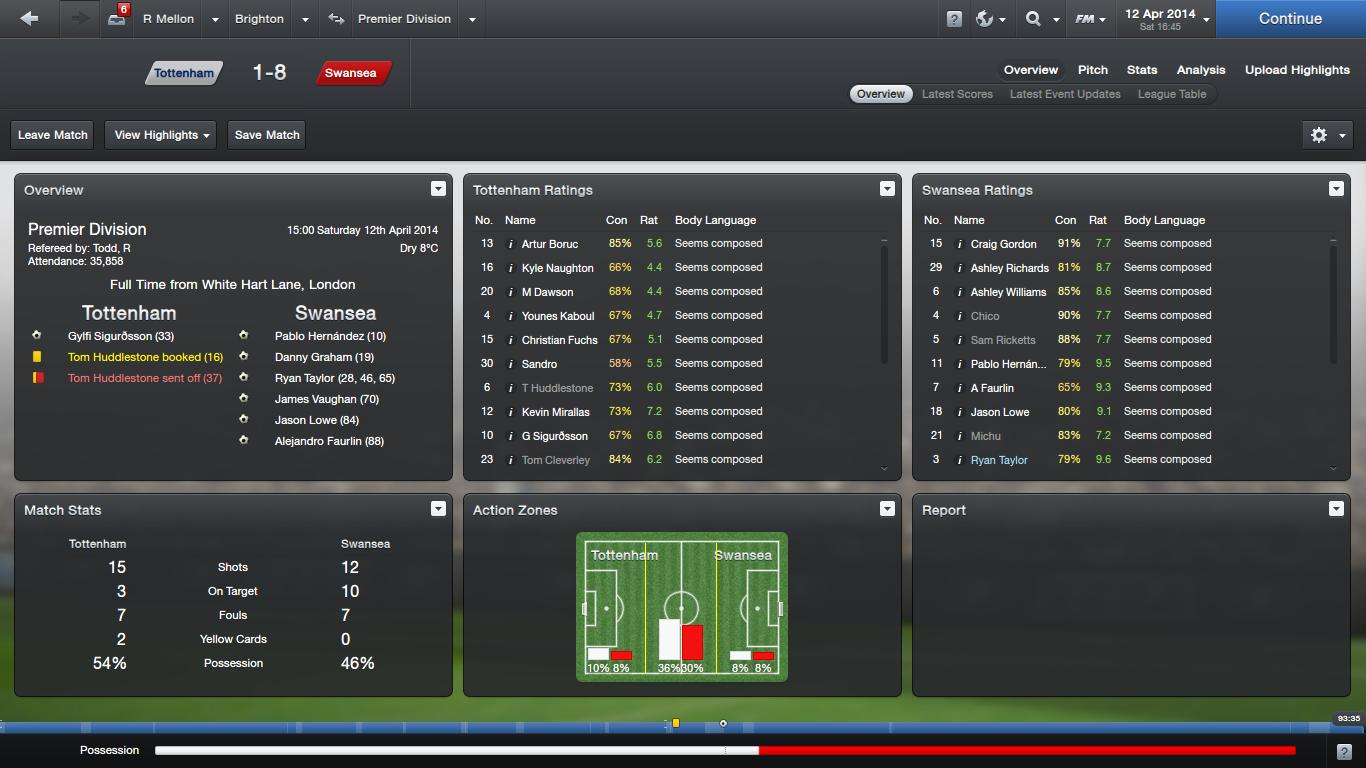The width and height of the screenshot is (1366, 768).
Task: Switch to the Pitch tab
Action: point(1092,70)
